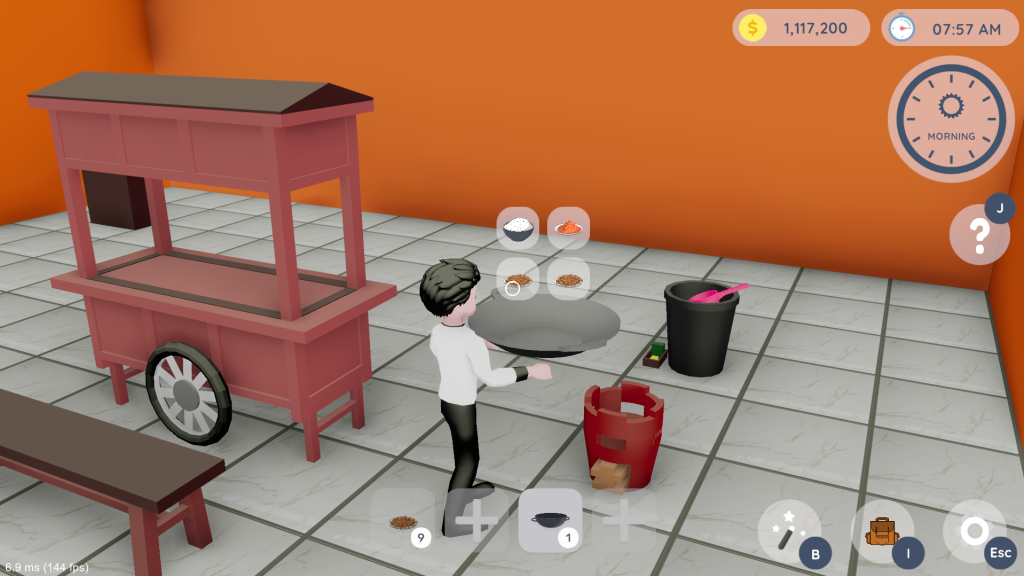Select the fried rice hotbar slot

(403, 521)
